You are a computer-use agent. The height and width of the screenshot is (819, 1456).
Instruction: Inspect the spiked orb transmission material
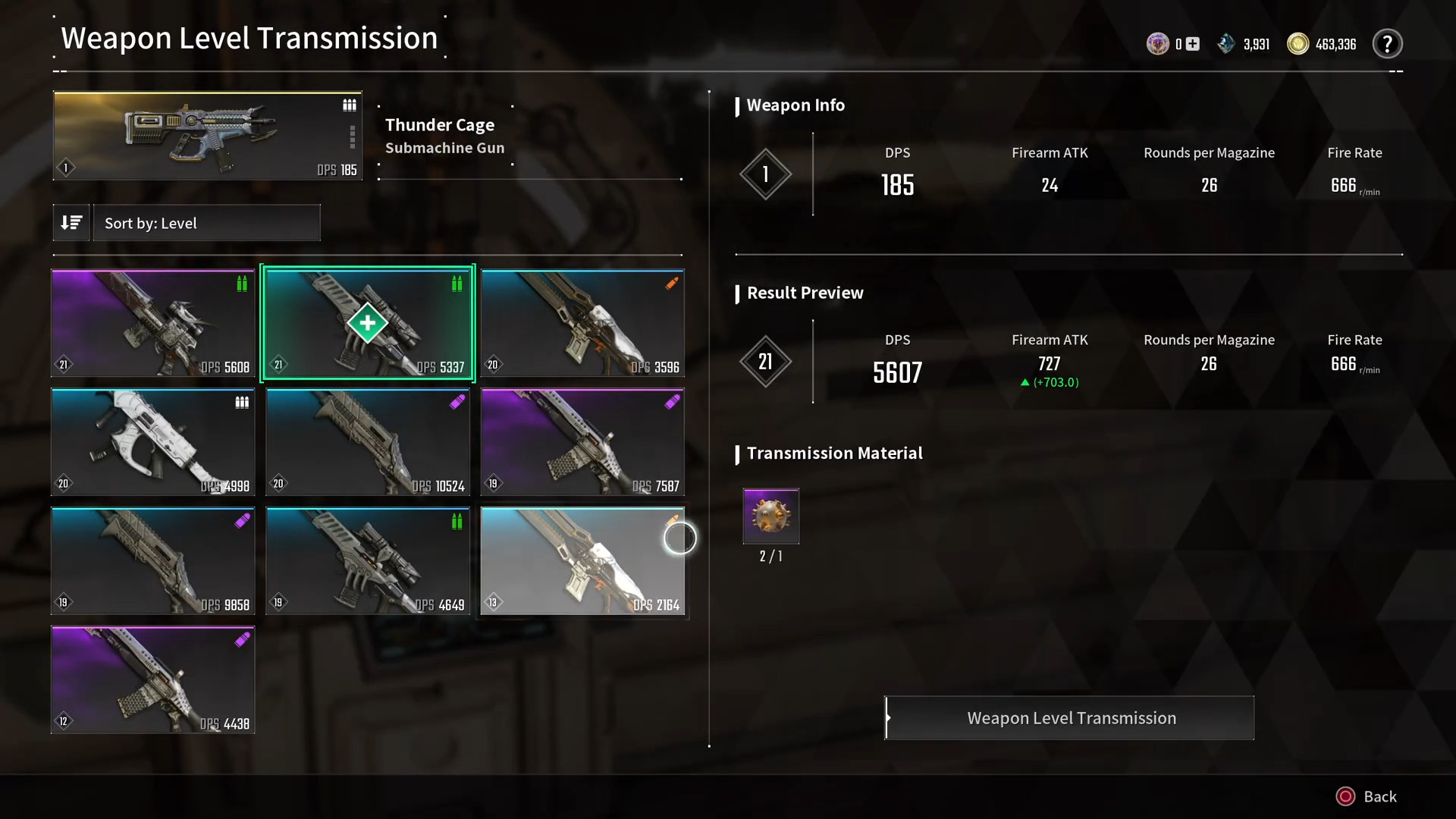(x=770, y=516)
